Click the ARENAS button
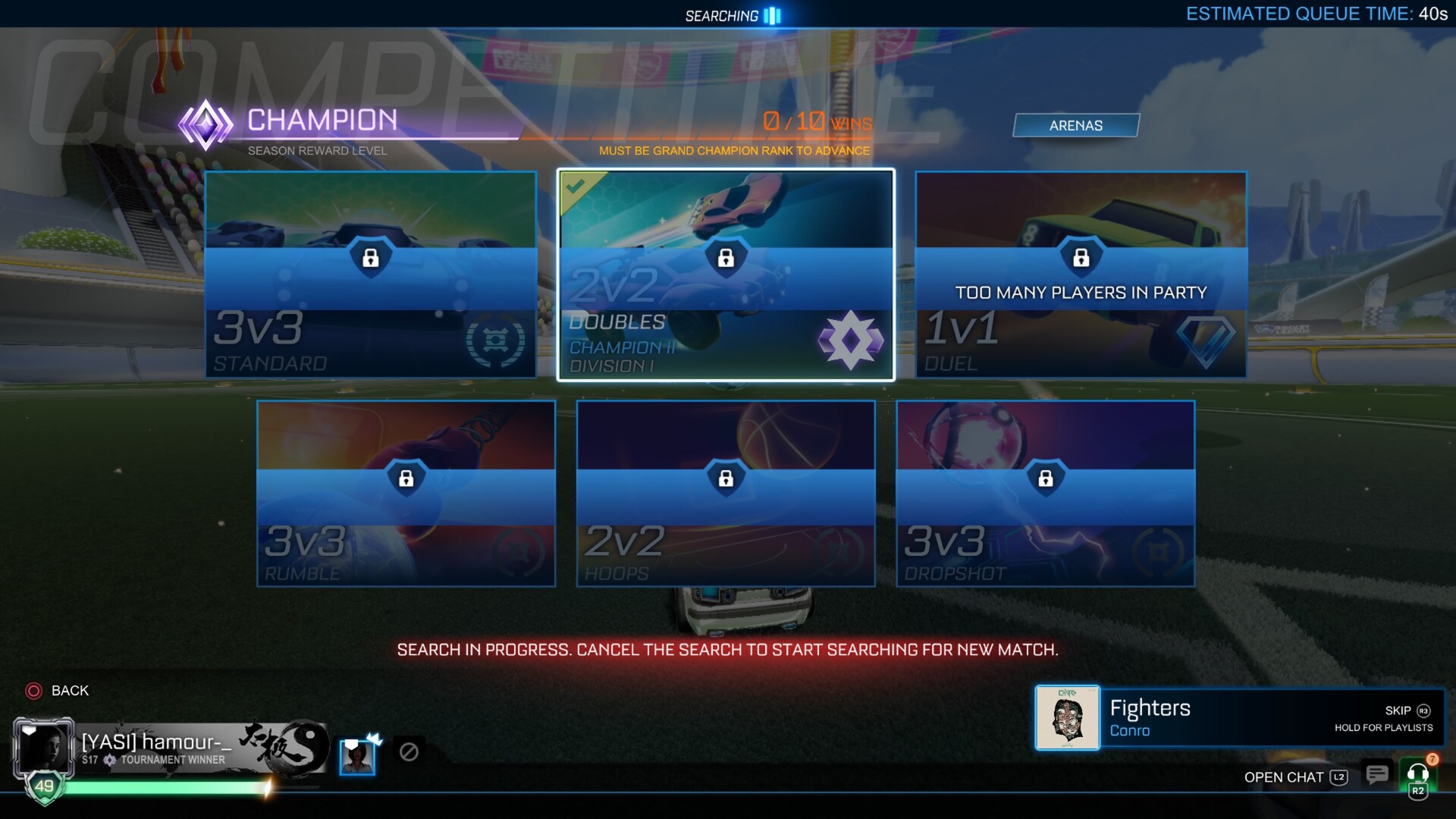The height and width of the screenshot is (819, 1456). click(x=1076, y=125)
